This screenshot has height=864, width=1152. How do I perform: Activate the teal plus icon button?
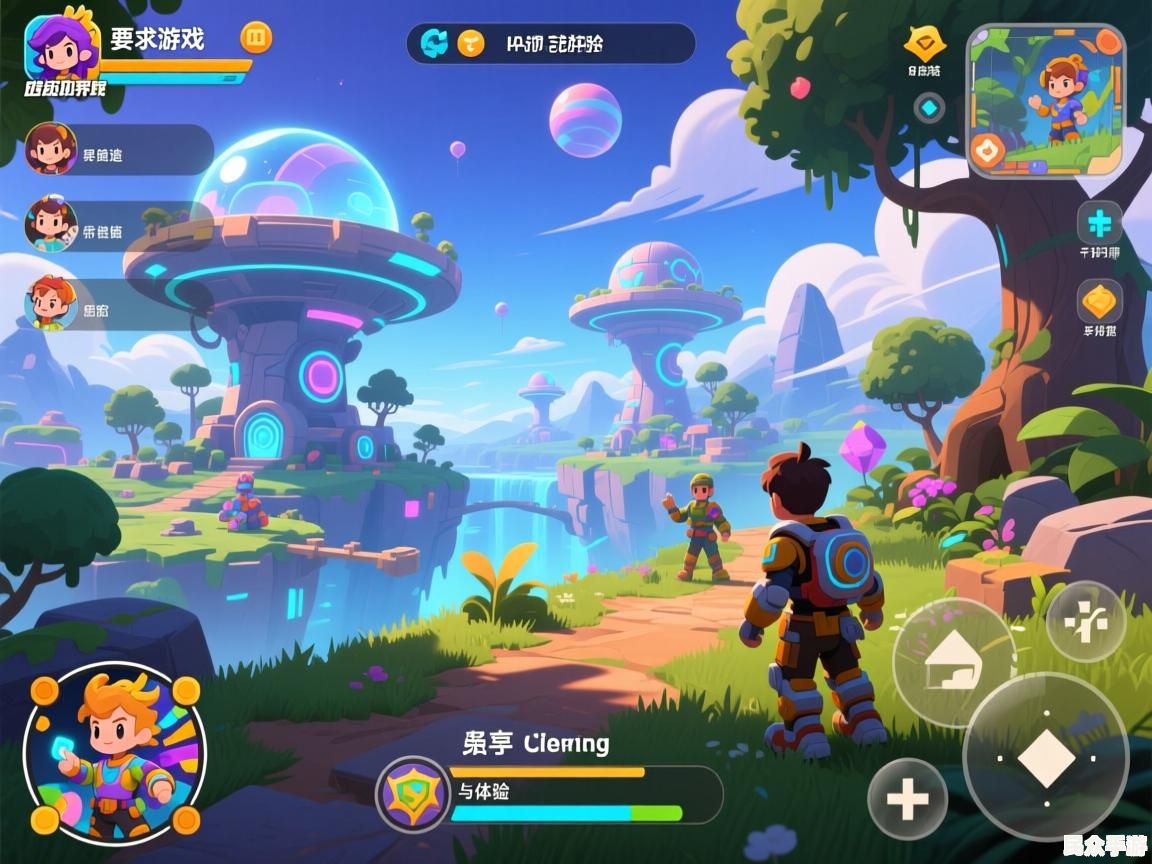point(1099,223)
